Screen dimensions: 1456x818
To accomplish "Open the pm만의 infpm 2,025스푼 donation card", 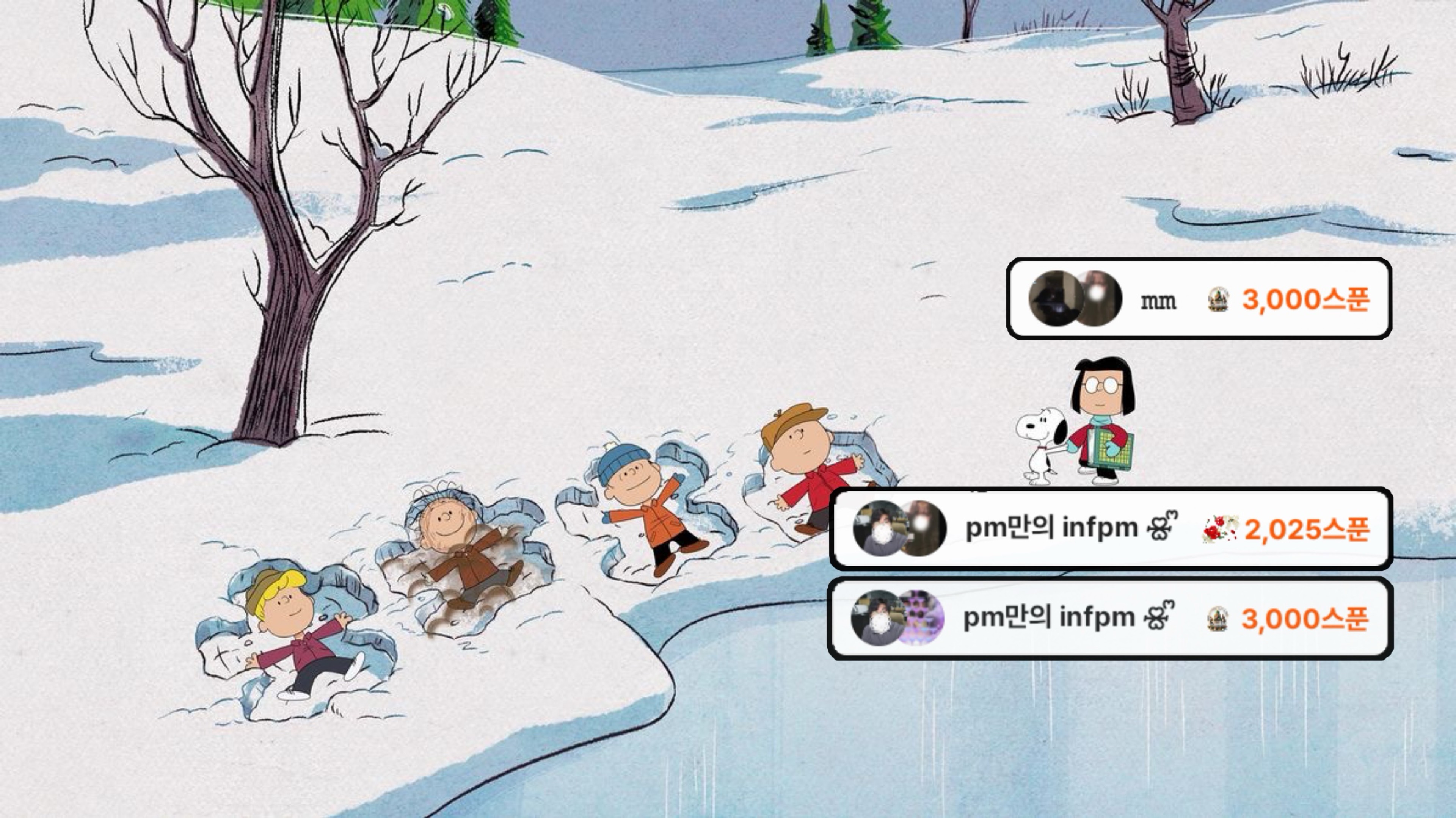I will (x=1111, y=529).
